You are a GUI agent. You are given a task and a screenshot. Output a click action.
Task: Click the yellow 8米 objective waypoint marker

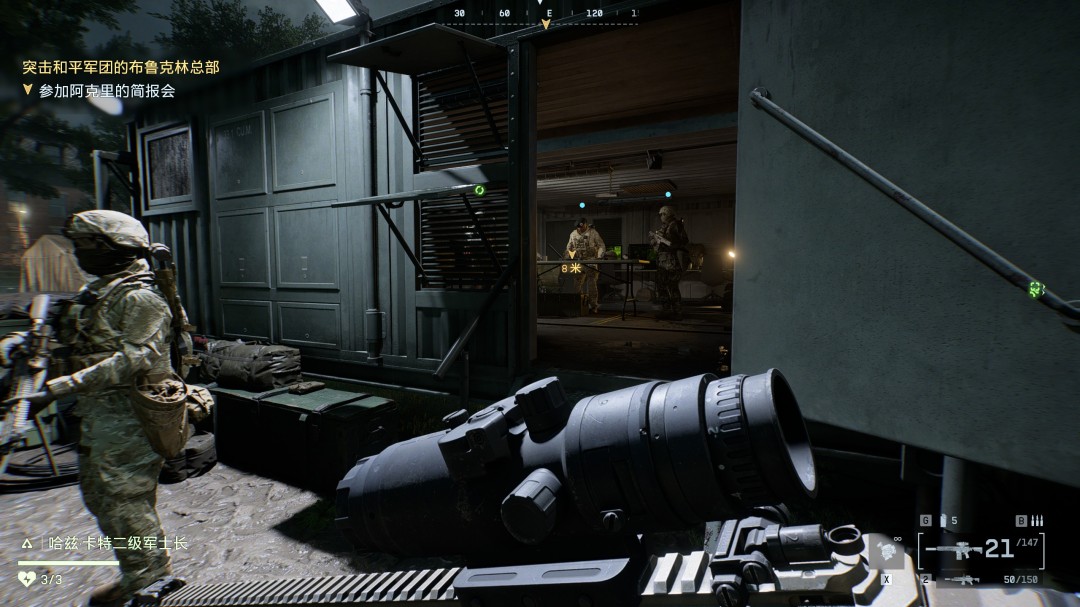(x=571, y=266)
